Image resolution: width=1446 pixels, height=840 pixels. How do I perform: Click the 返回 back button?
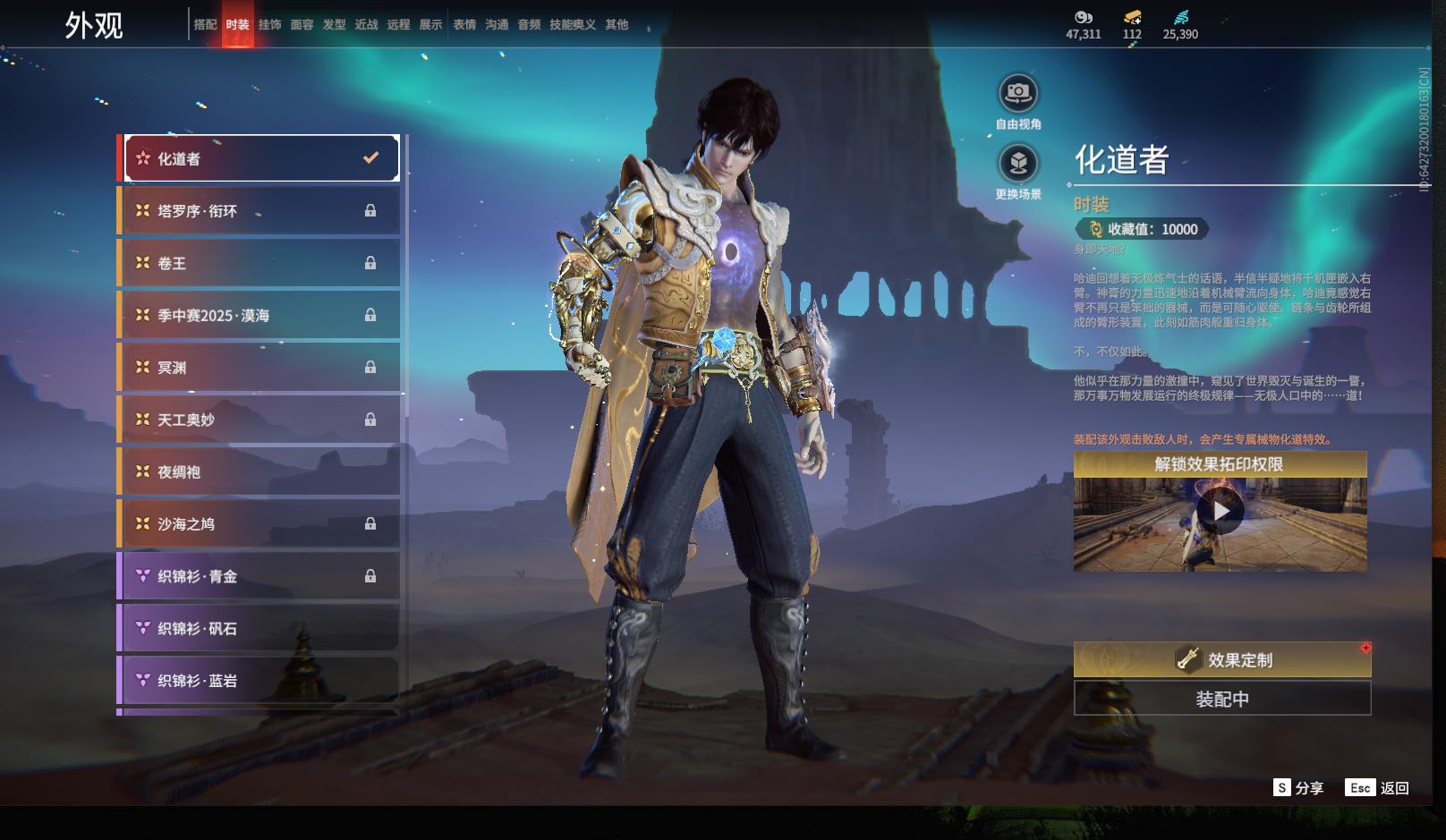coord(1378,788)
